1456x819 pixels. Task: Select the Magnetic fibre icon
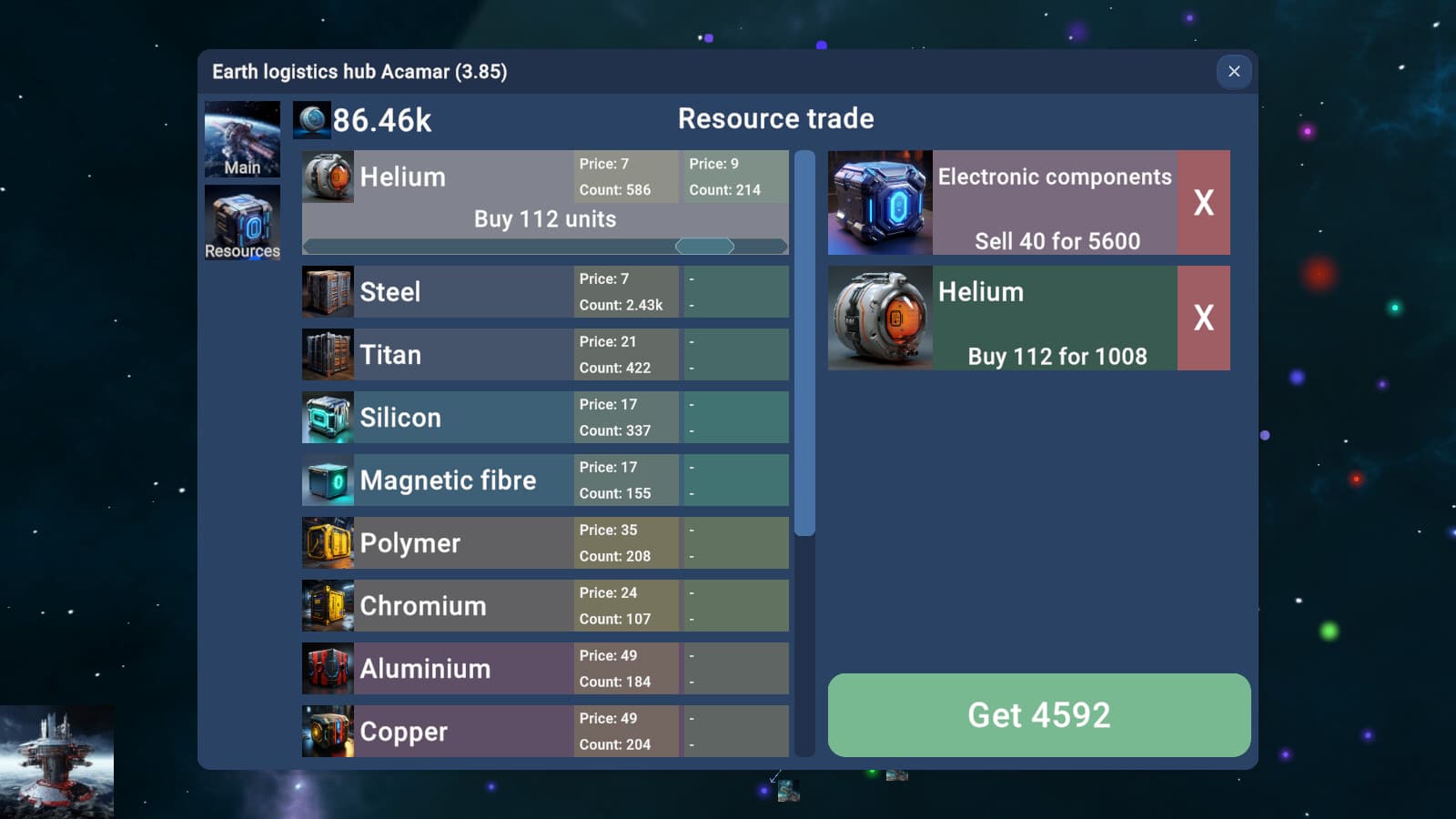328,480
